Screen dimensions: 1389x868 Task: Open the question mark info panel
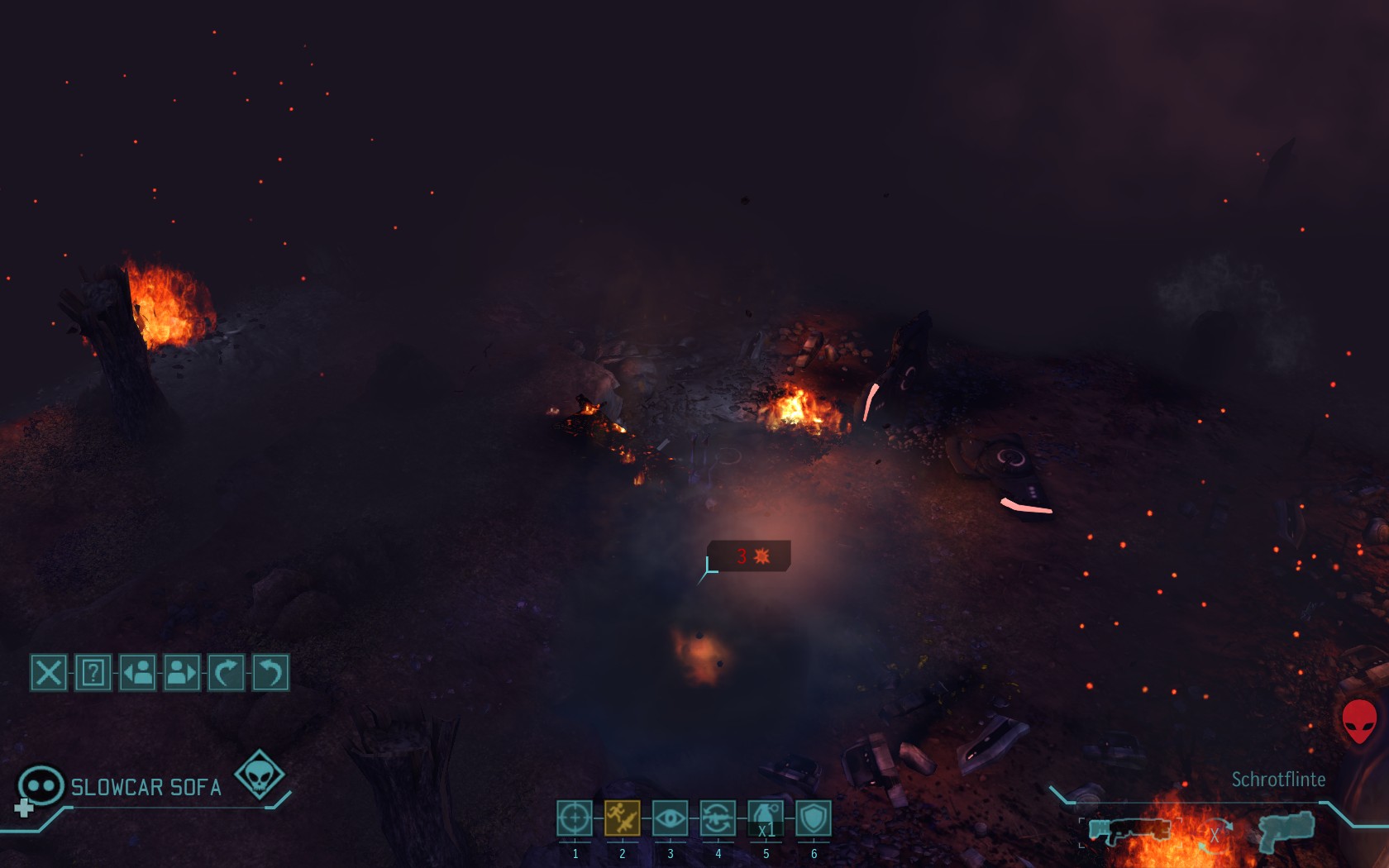(93, 672)
